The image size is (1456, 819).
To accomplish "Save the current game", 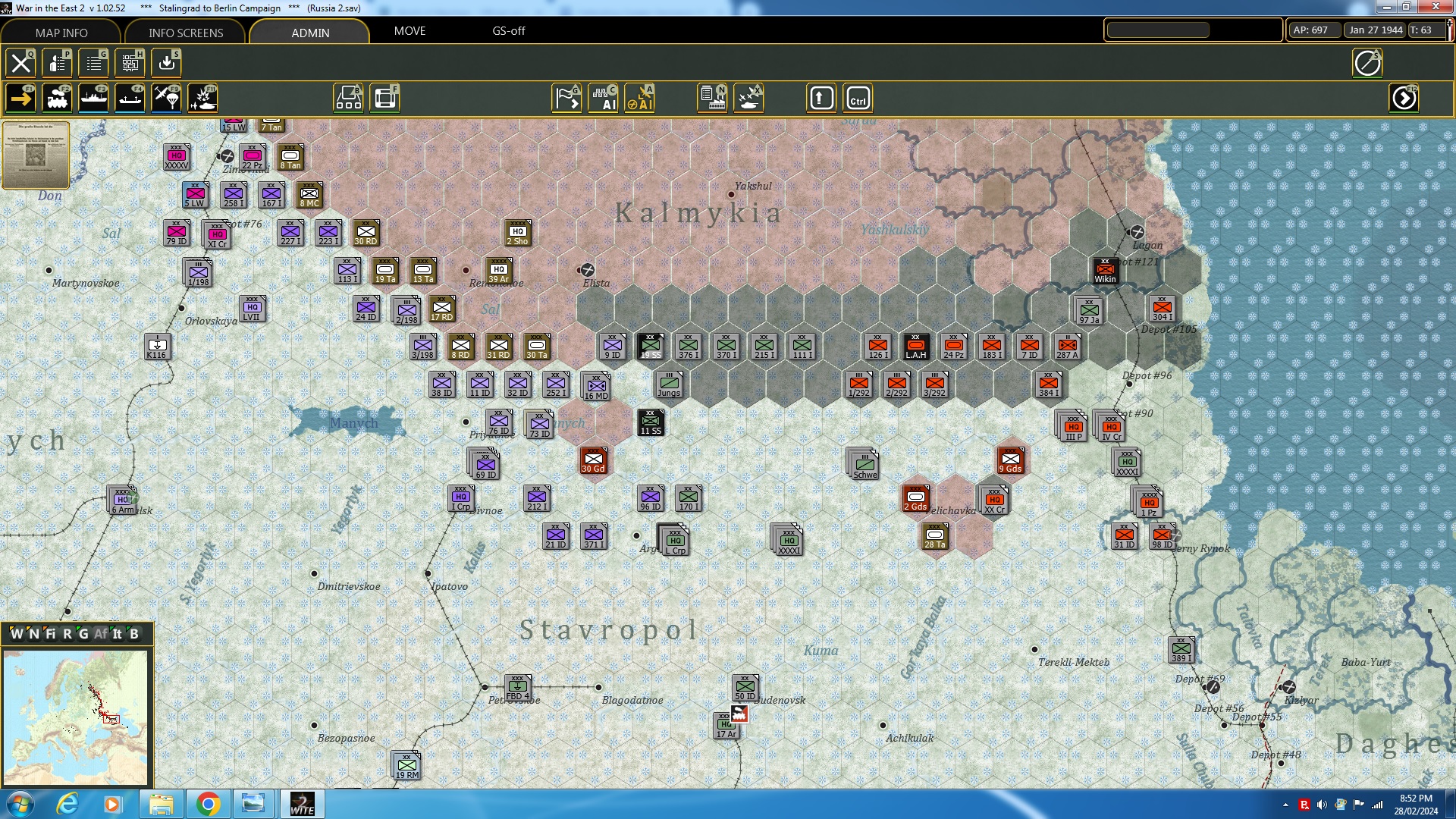I will pyautogui.click(x=166, y=63).
